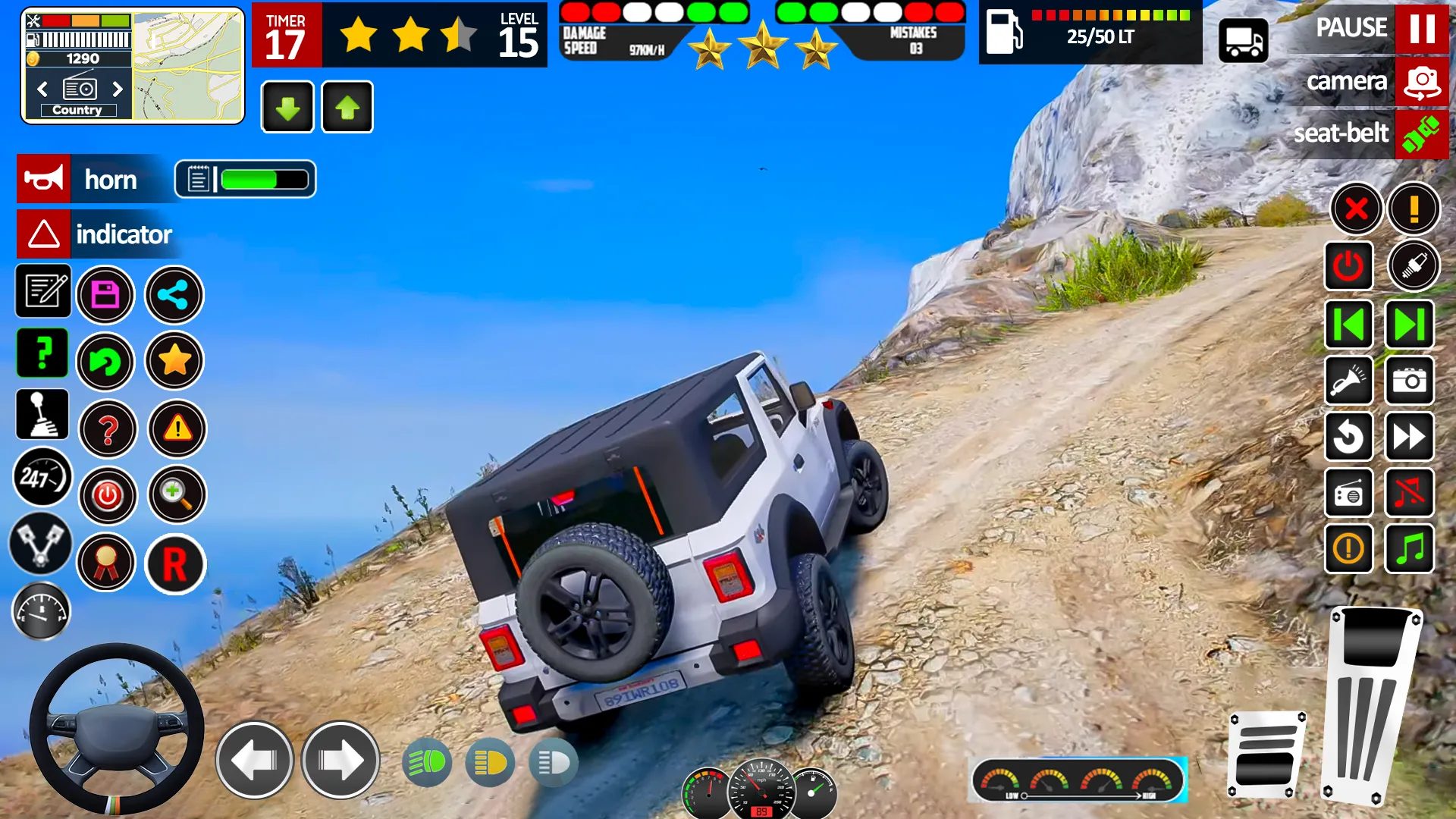Open the radio station selector arrow
This screenshot has height=819, width=1456.
[x=118, y=89]
